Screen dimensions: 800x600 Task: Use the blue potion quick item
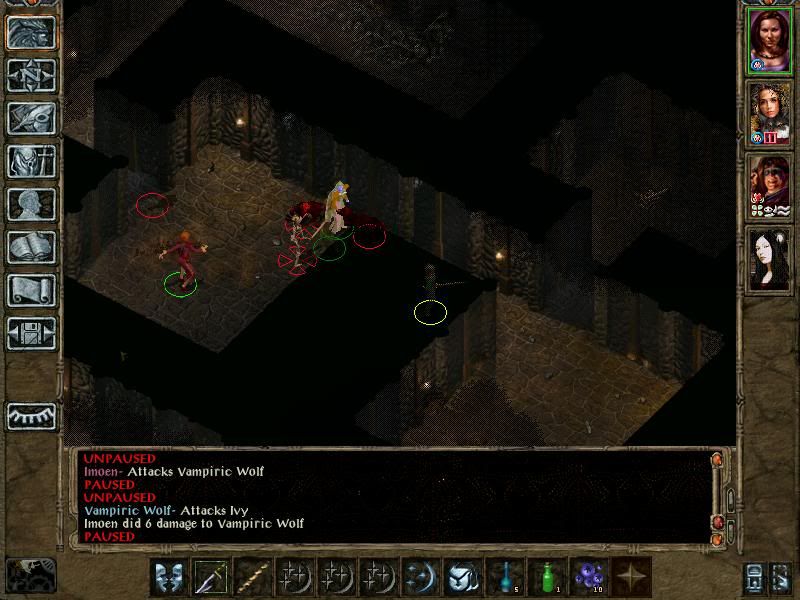(x=505, y=578)
